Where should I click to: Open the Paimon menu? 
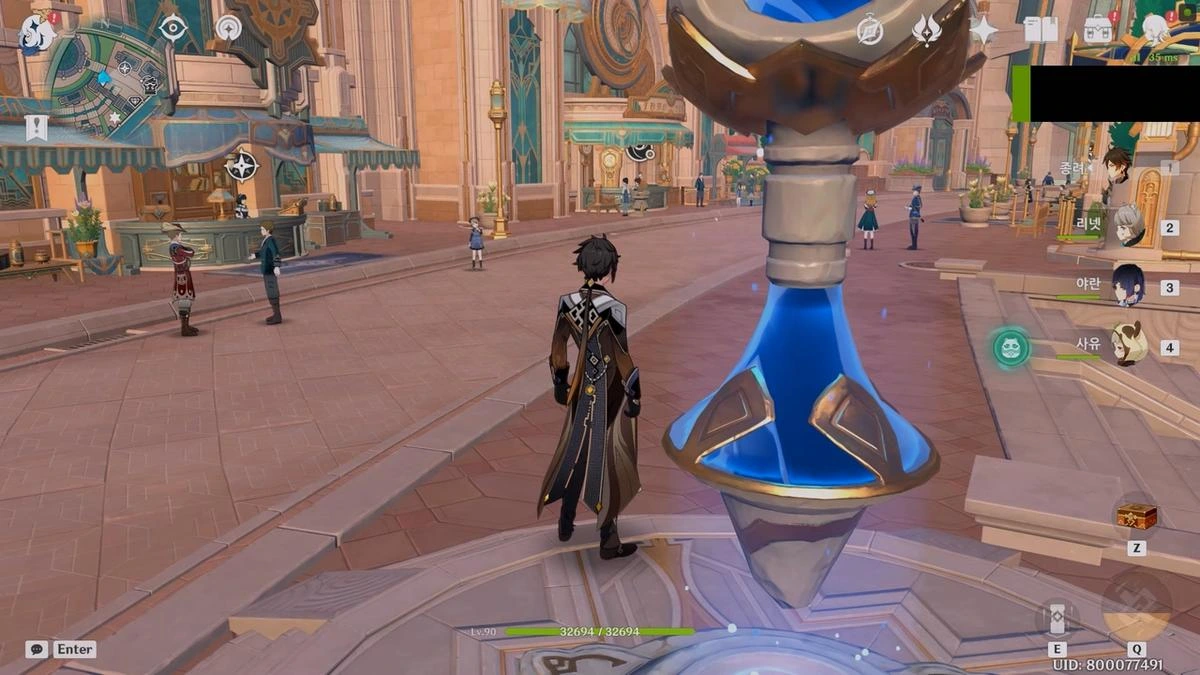tap(37, 35)
